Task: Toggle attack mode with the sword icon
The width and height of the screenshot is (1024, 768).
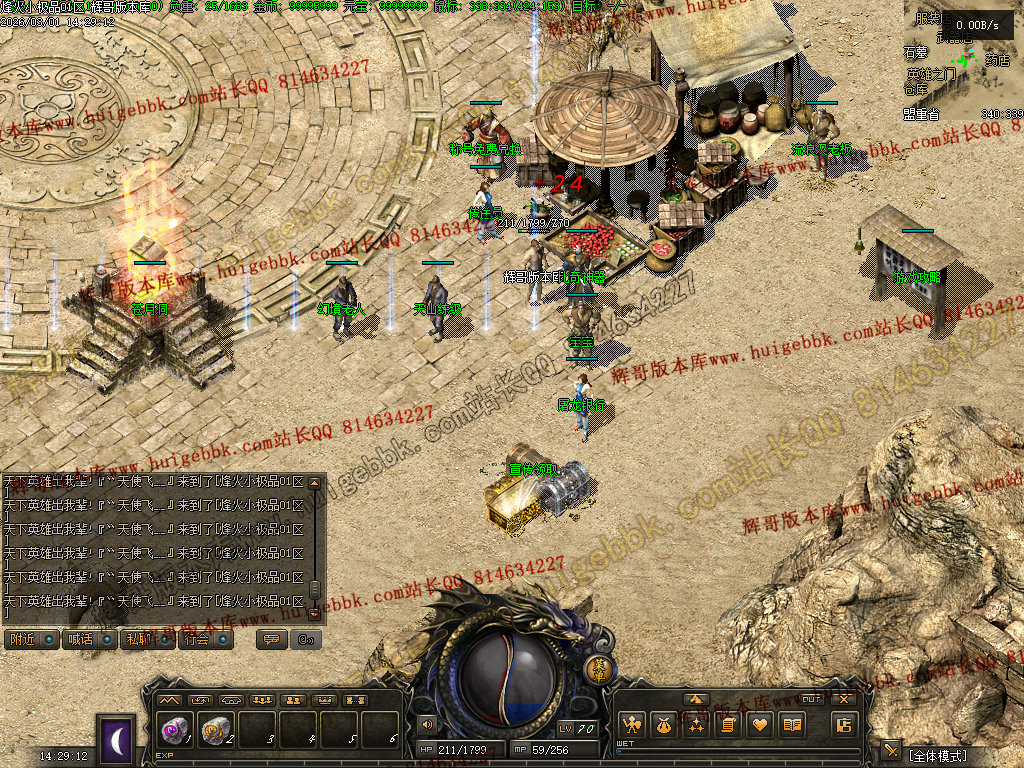Action: coord(891,750)
